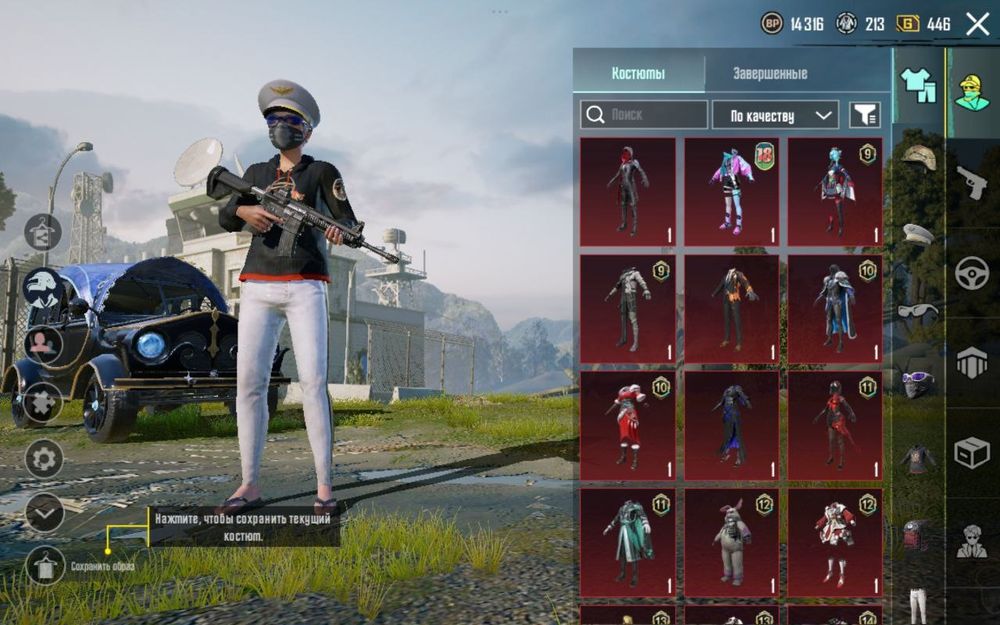
Task: Open the Завершенные tab
Action: click(770, 73)
